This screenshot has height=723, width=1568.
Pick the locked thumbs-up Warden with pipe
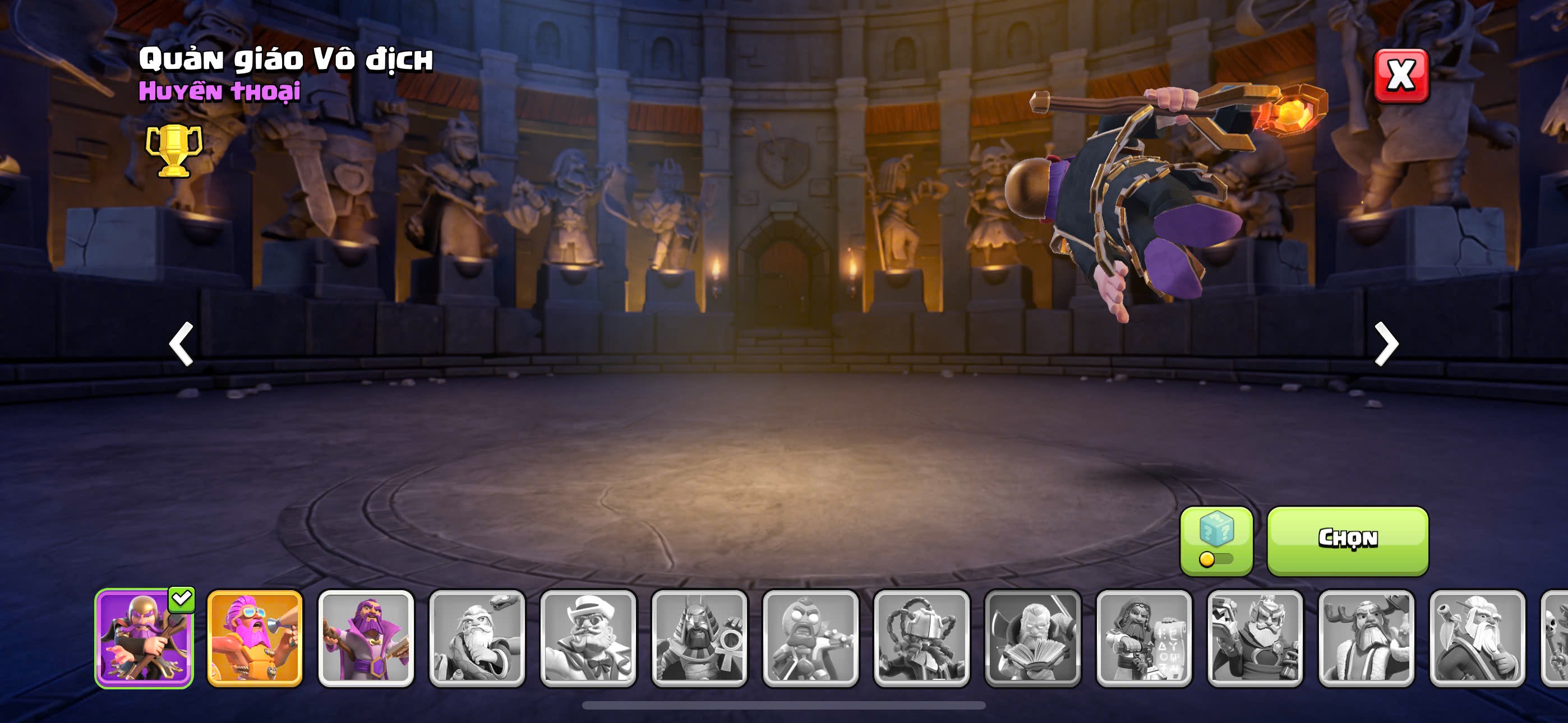click(1477, 638)
